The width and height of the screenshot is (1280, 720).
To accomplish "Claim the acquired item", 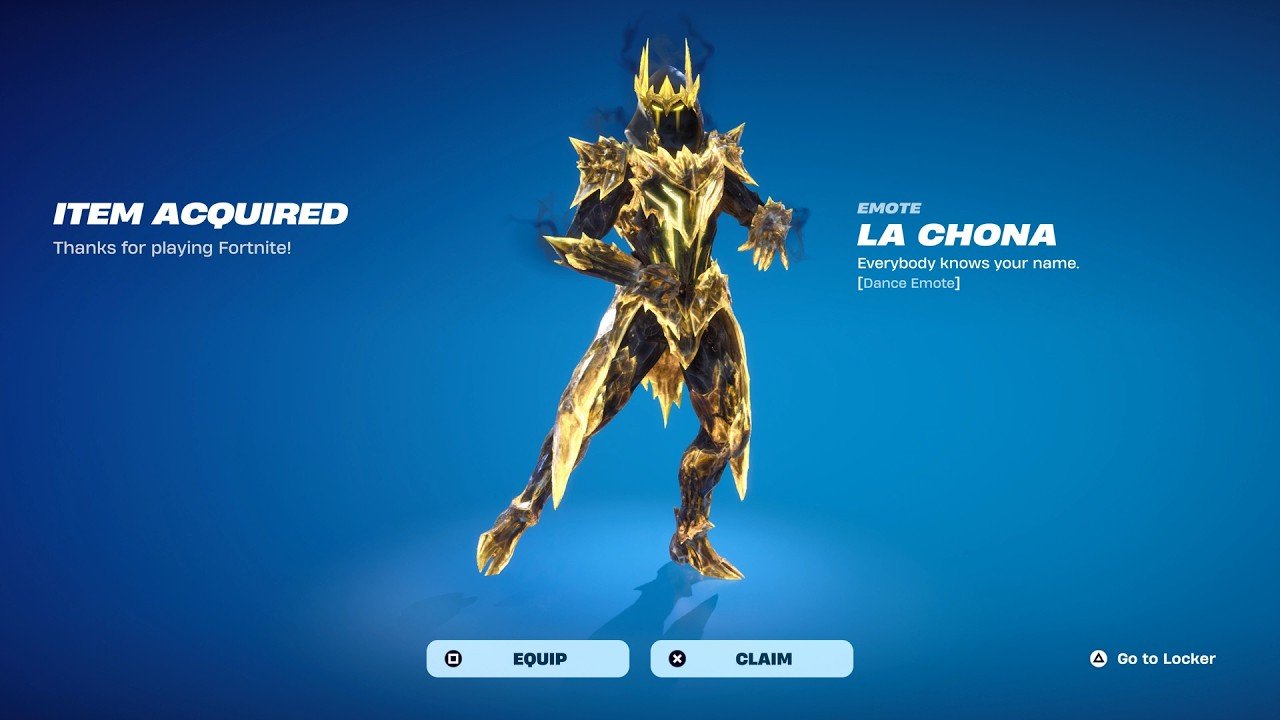I will tap(752, 659).
